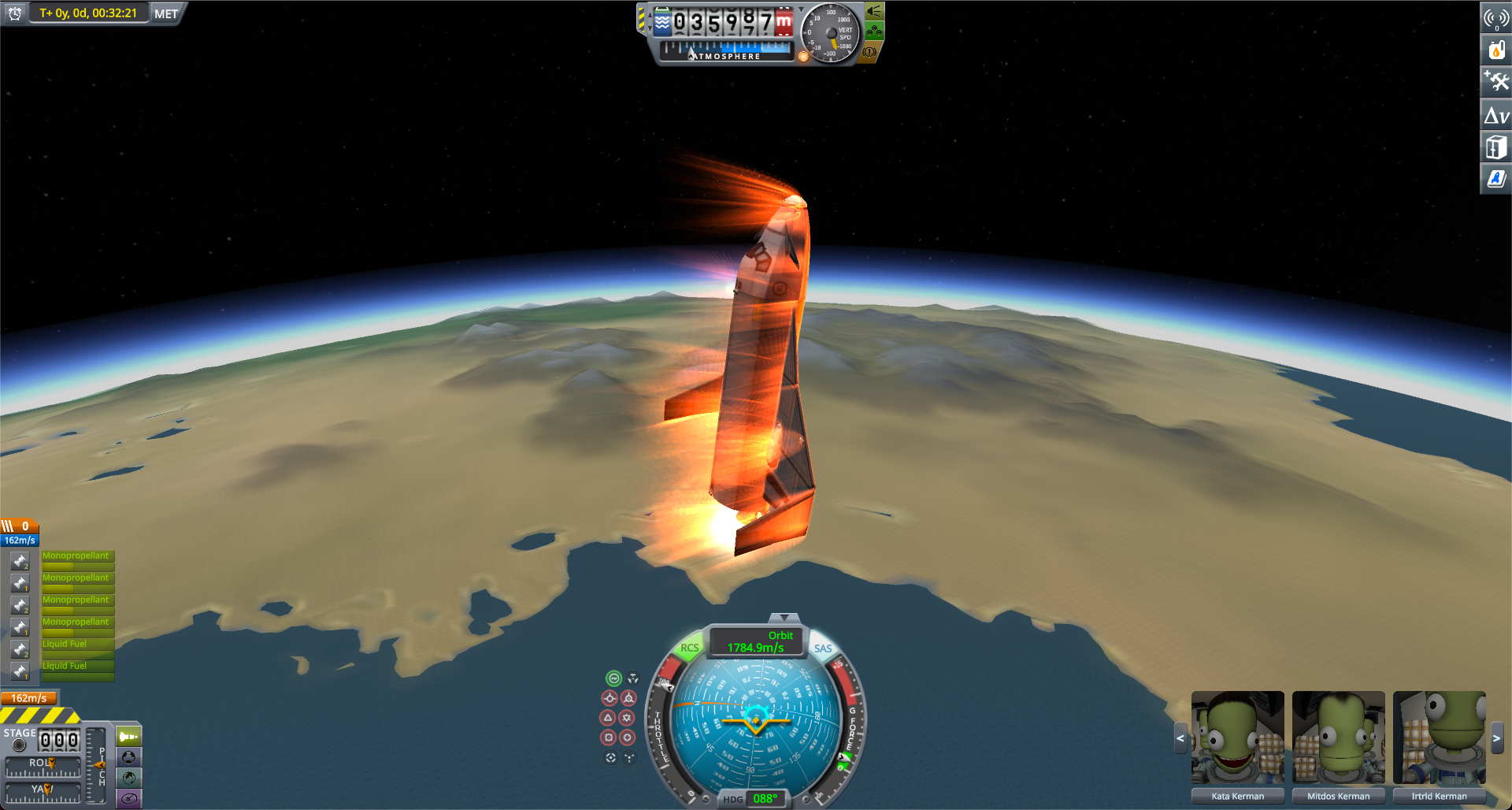The height and width of the screenshot is (810, 1512).
Task: Switch to docking mode button
Action: point(129,757)
